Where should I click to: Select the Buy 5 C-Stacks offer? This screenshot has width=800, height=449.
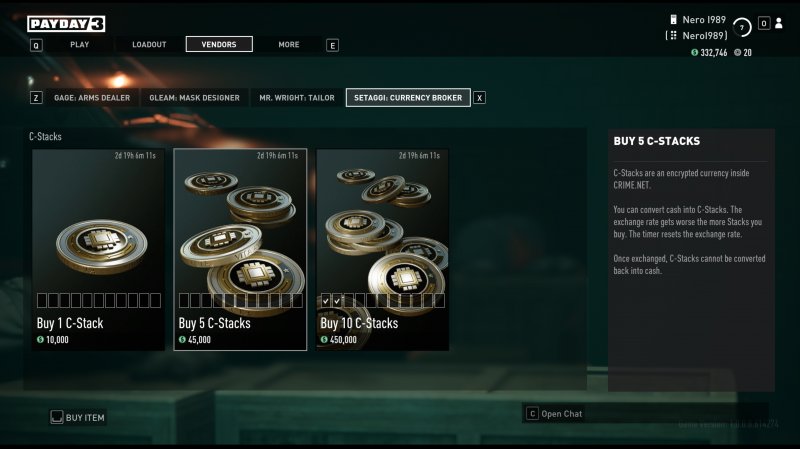click(240, 250)
